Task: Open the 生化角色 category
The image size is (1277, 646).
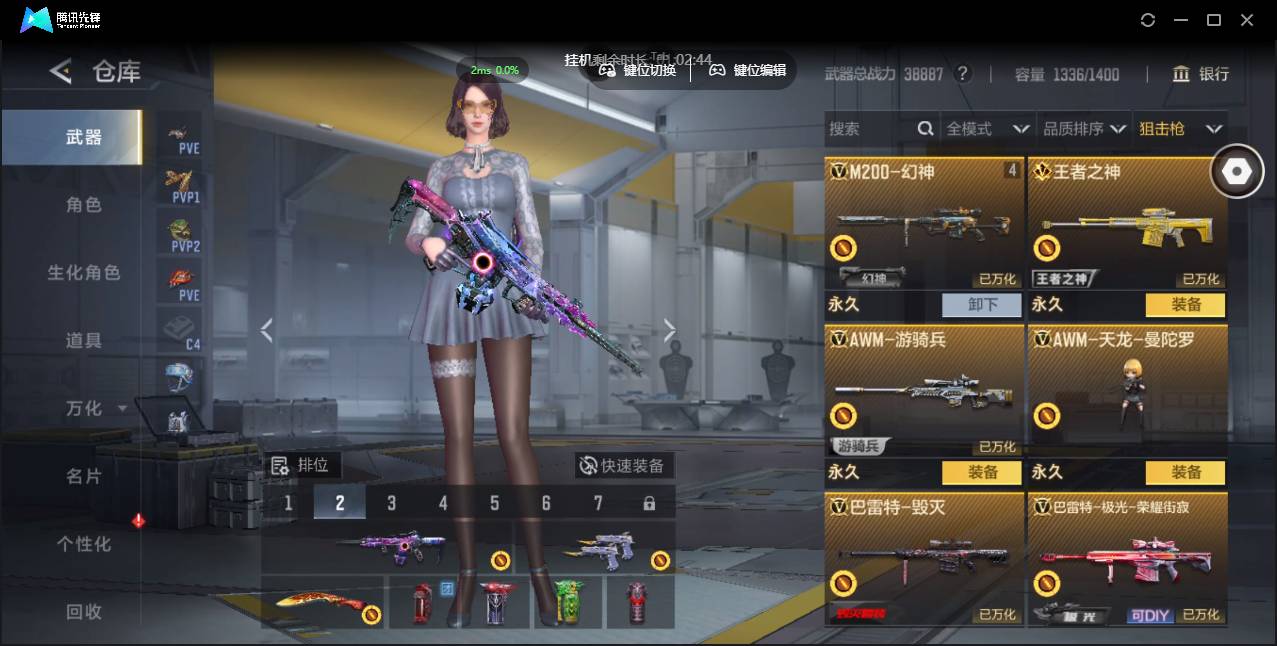Action: [x=84, y=273]
